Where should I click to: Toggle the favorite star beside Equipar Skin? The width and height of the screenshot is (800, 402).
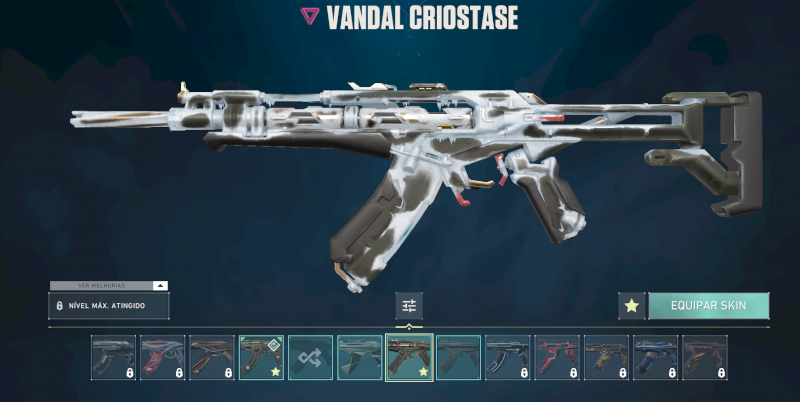pyautogui.click(x=631, y=306)
